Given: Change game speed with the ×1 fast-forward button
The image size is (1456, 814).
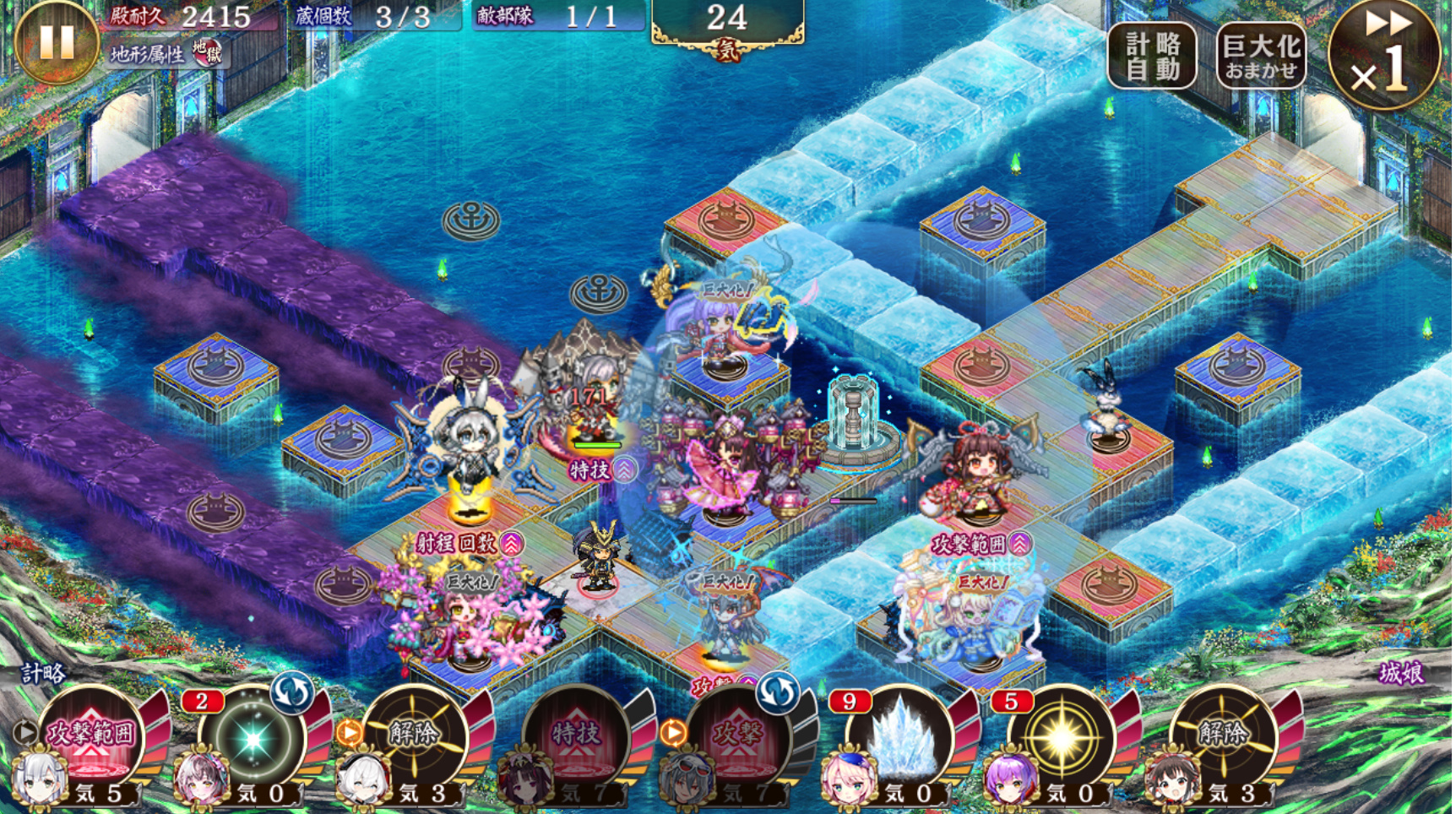Looking at the screenshot, I should click(1383, 56).
